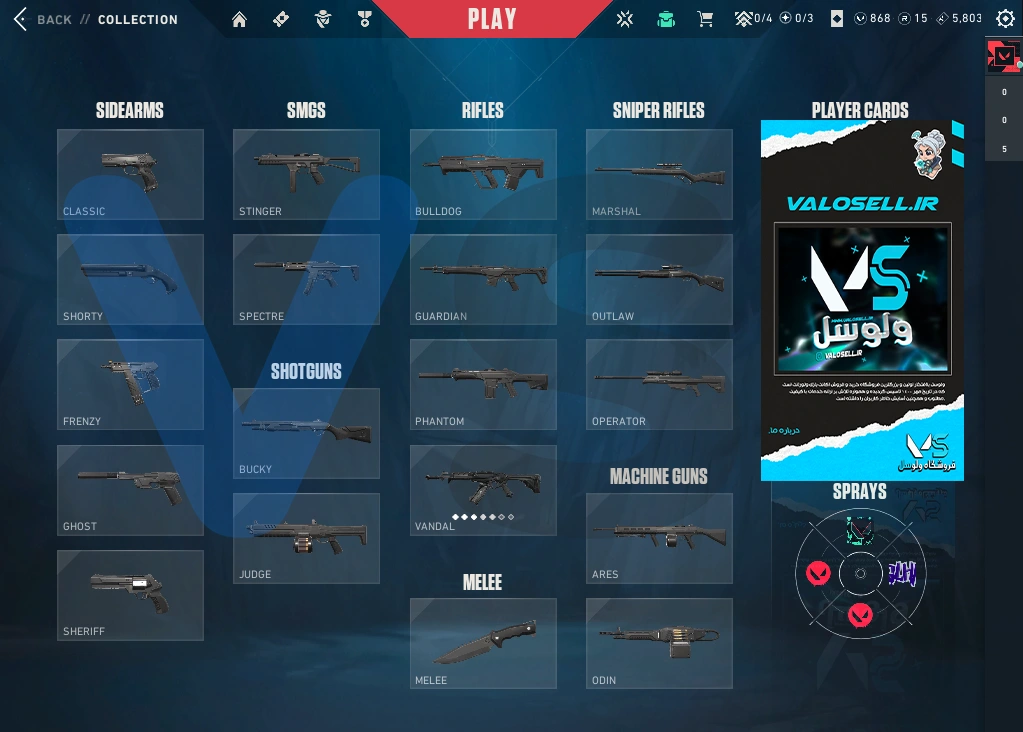Open the store shopping cart icon
Image resolution: width=1023 pixels, height=732 pixels.
coord(705,19)
